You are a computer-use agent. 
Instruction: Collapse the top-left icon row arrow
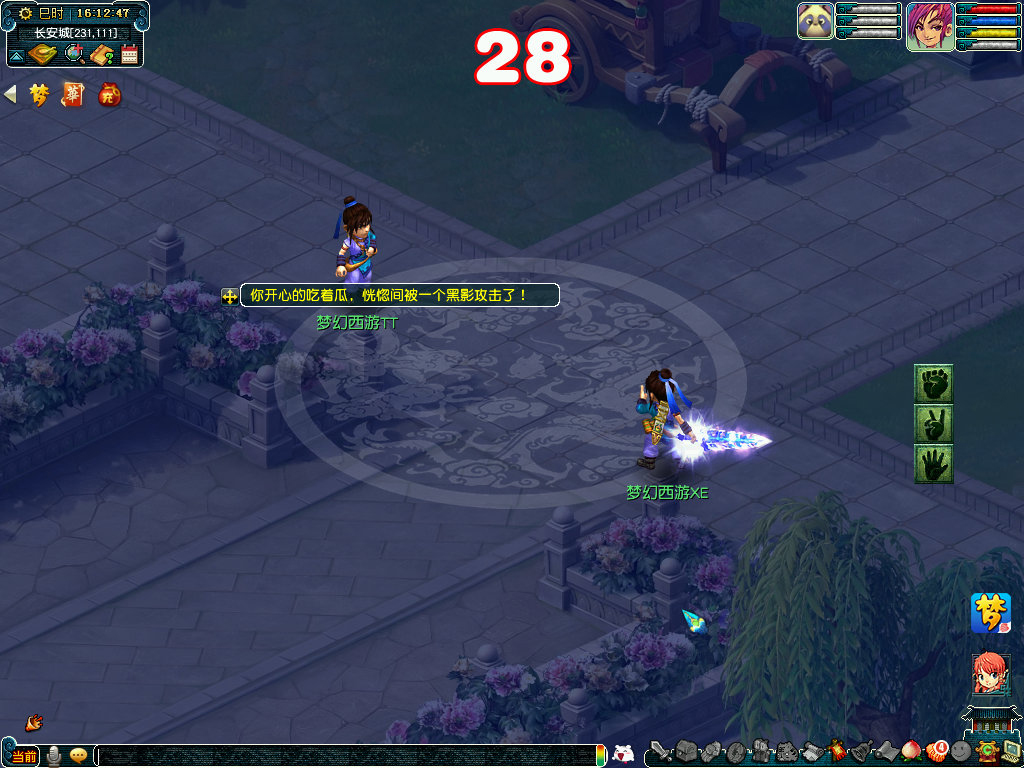[x=11, y=95]
